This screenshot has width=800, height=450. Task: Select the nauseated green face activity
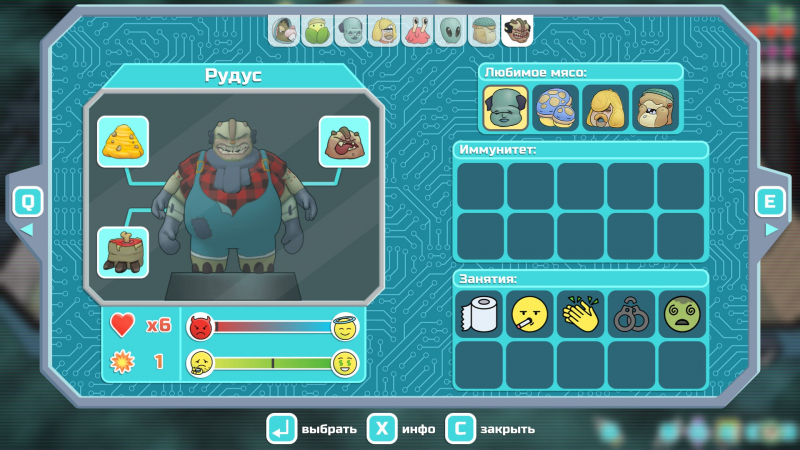(x=682, y=314)
